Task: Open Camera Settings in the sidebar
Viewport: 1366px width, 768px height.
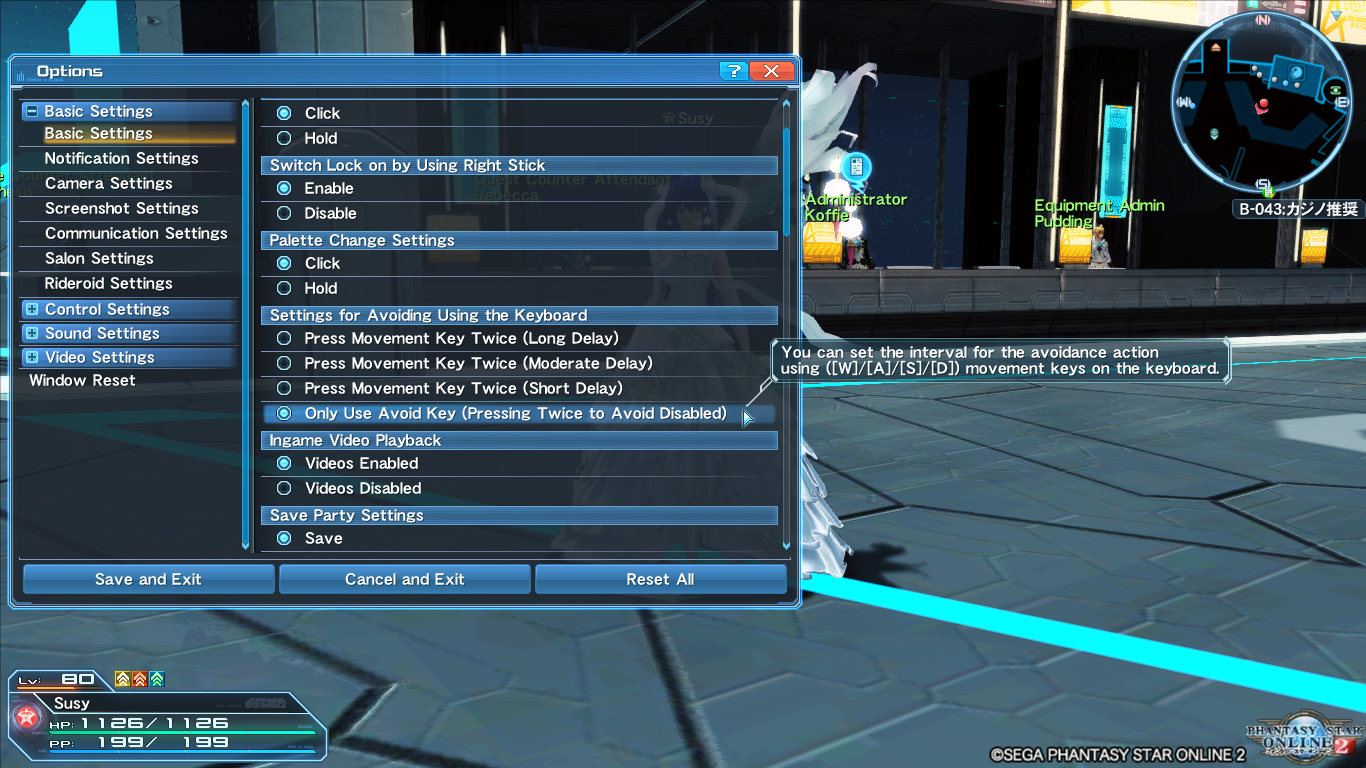Action: pos(108,183)
